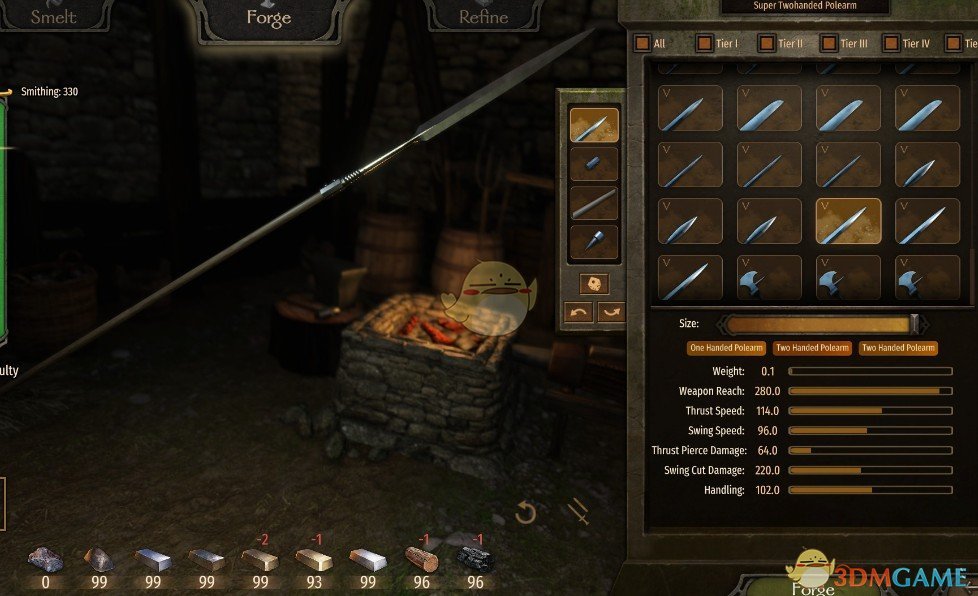The image size is (978, 596).
Task: Pick the pommel piece category
Action: click(593, 241)
